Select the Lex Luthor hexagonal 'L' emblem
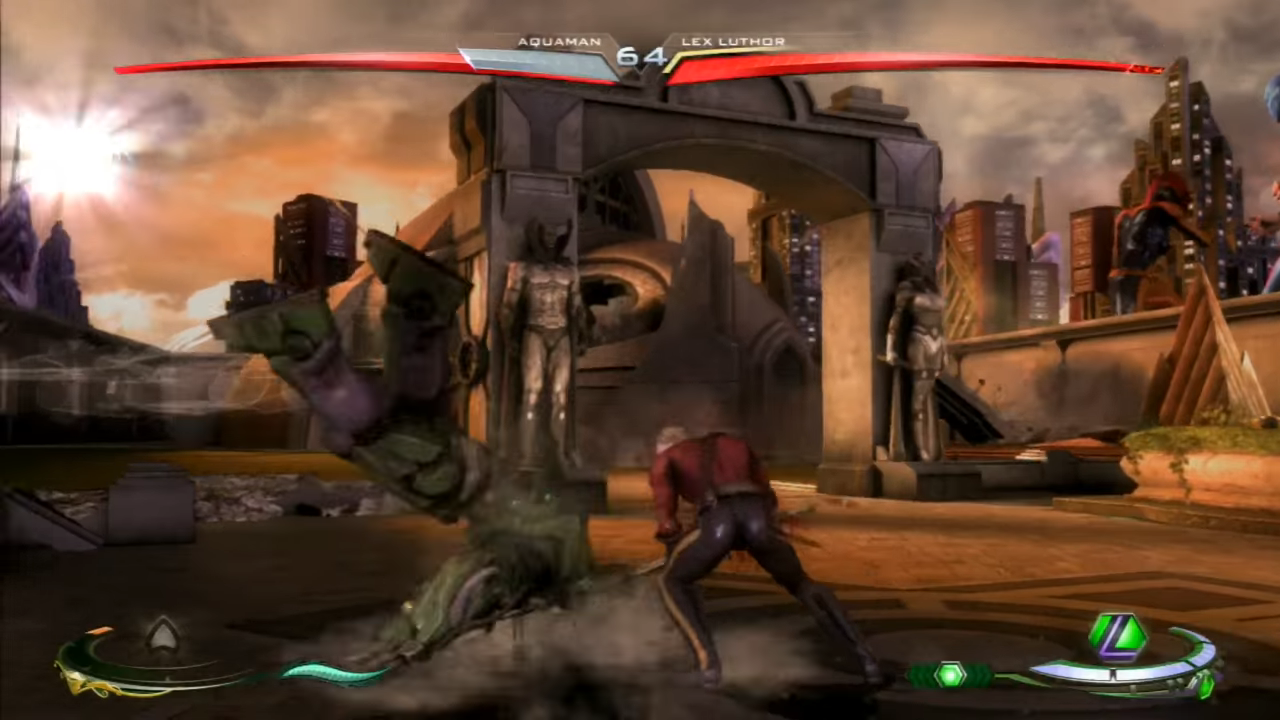The height and width of the screenshot is (720, 1280). click(x=1118, y=634)
